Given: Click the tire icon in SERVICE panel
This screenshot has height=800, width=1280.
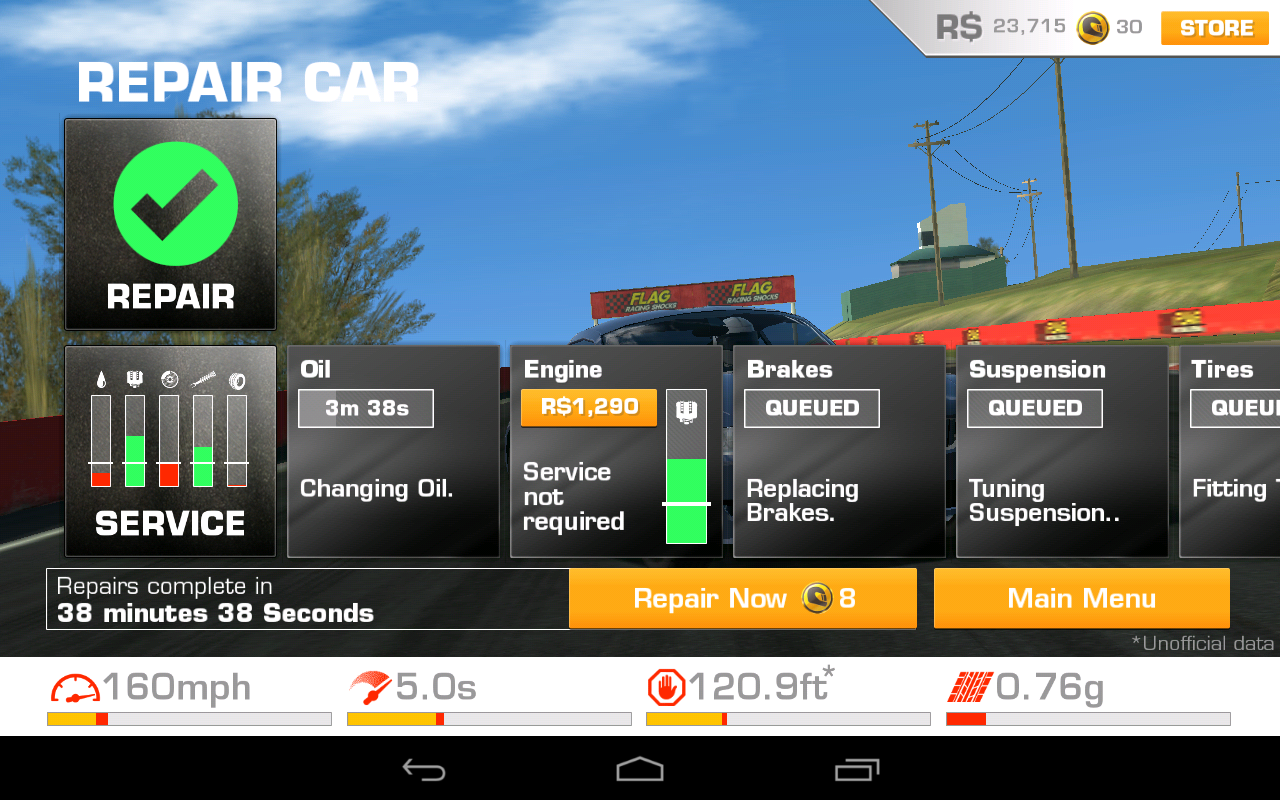Looking at the screenshot, I should coord(237,379).
